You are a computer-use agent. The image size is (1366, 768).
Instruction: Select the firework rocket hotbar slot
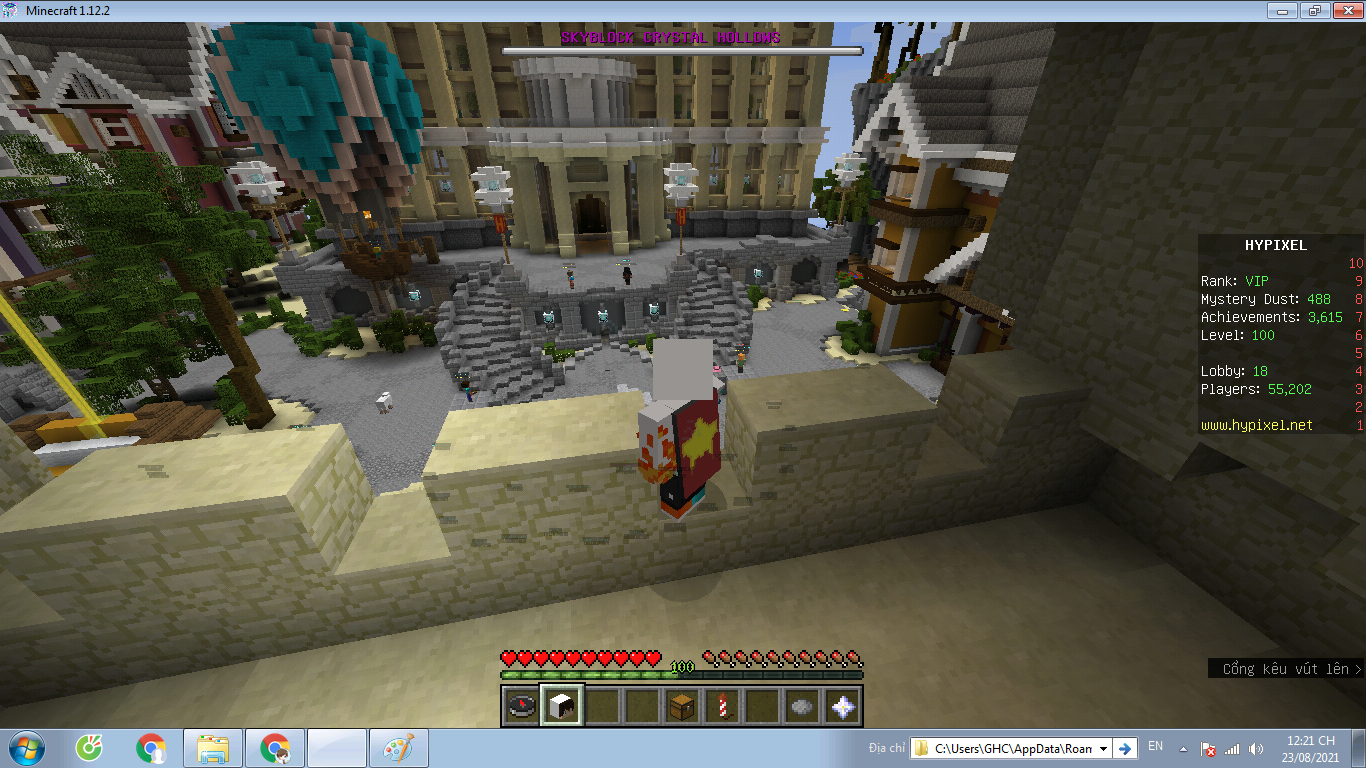click(722, 707)
